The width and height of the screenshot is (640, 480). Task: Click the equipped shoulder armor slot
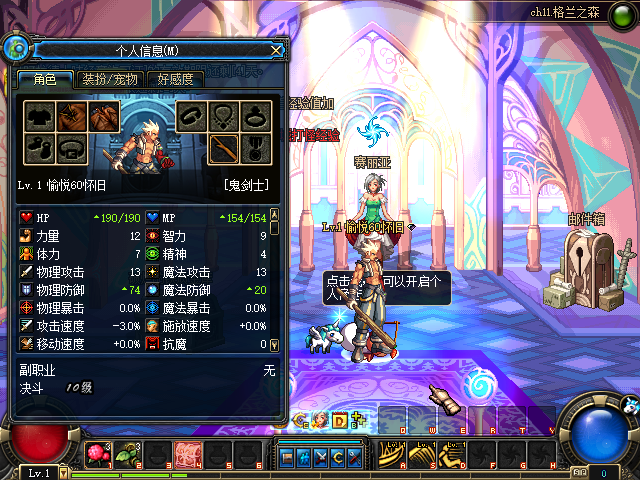(104, 116)
